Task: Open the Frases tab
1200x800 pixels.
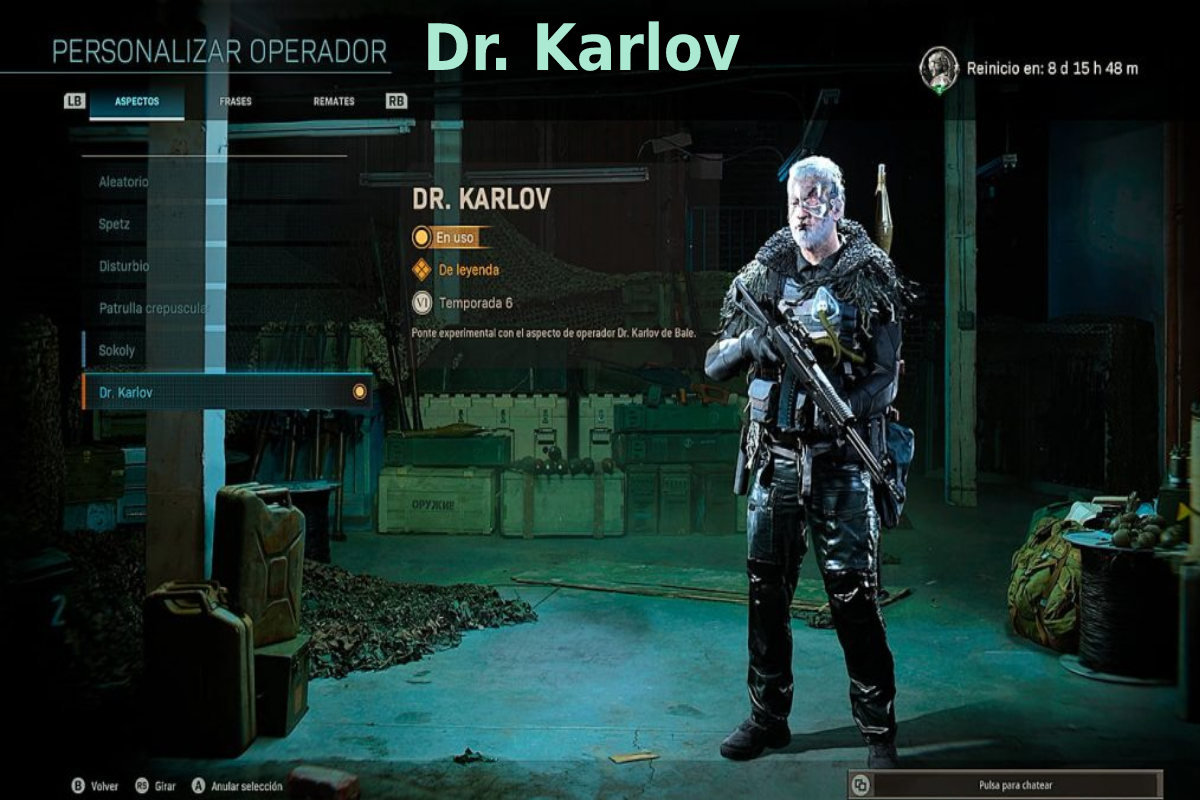Action: pyautogui.click(x=235, y=101)
